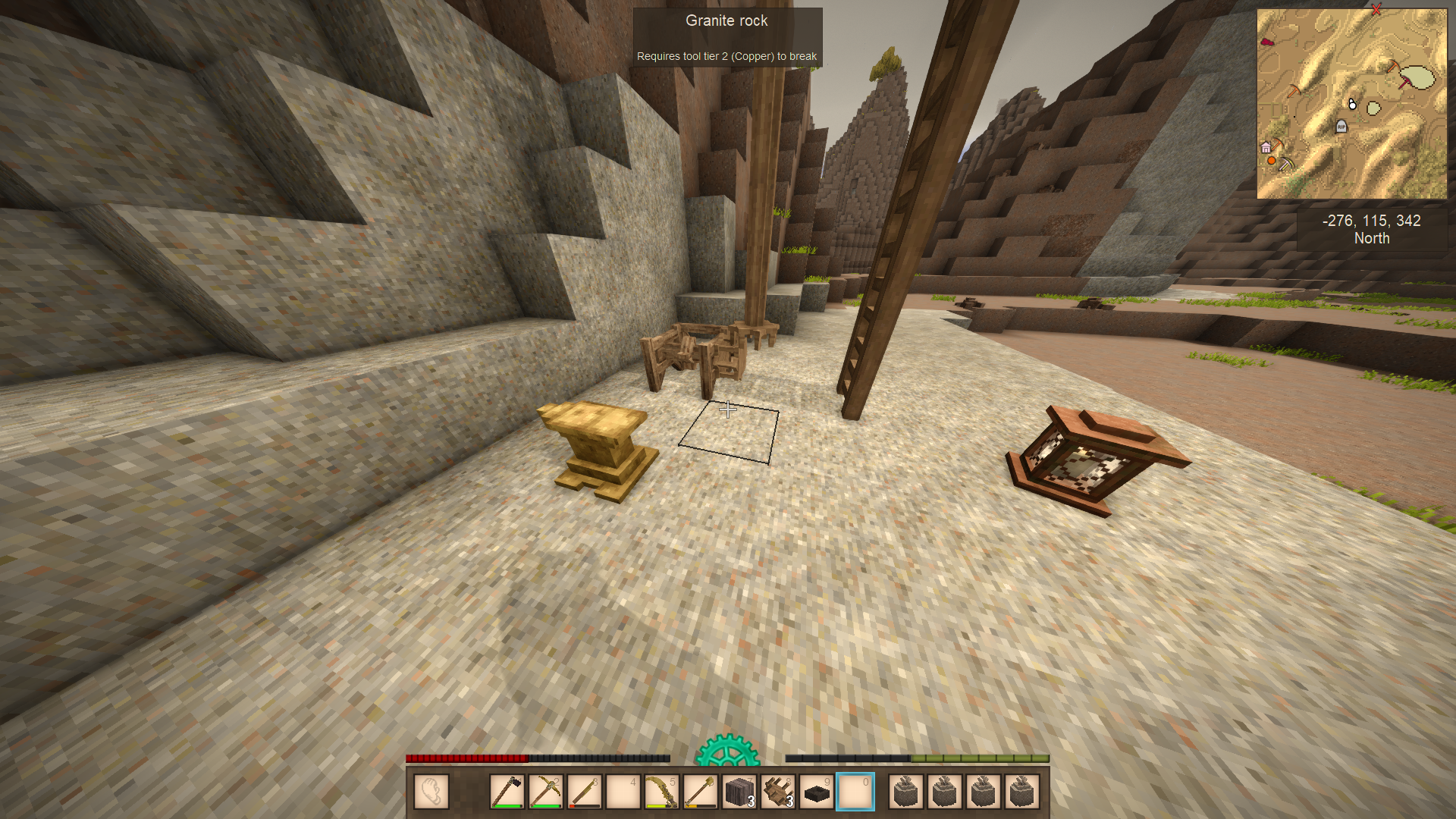
Task: Choose the dark block stack of three
Action: click(x=740, y=792)
